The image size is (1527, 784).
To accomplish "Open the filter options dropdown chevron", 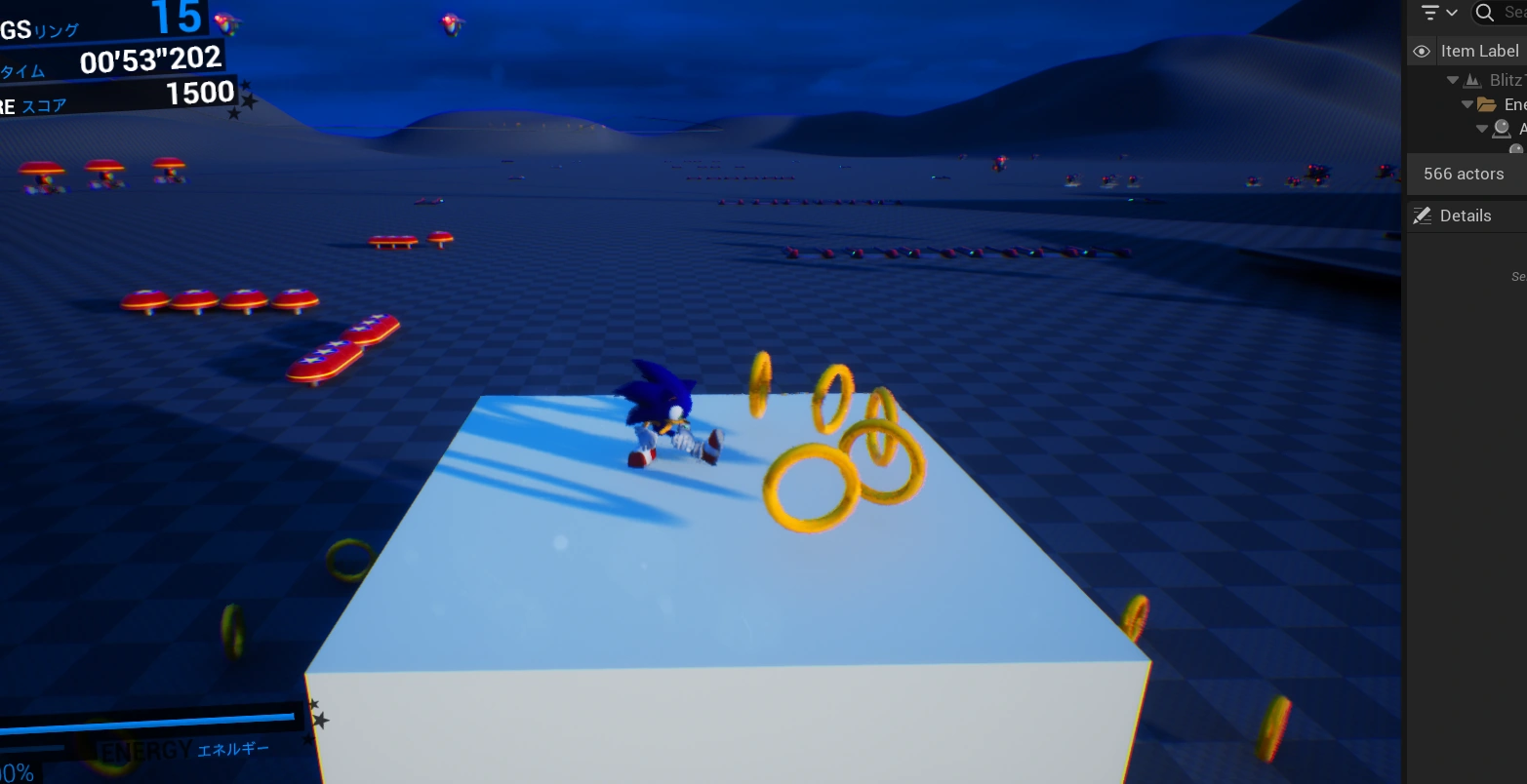I will tap(1452, 12).
